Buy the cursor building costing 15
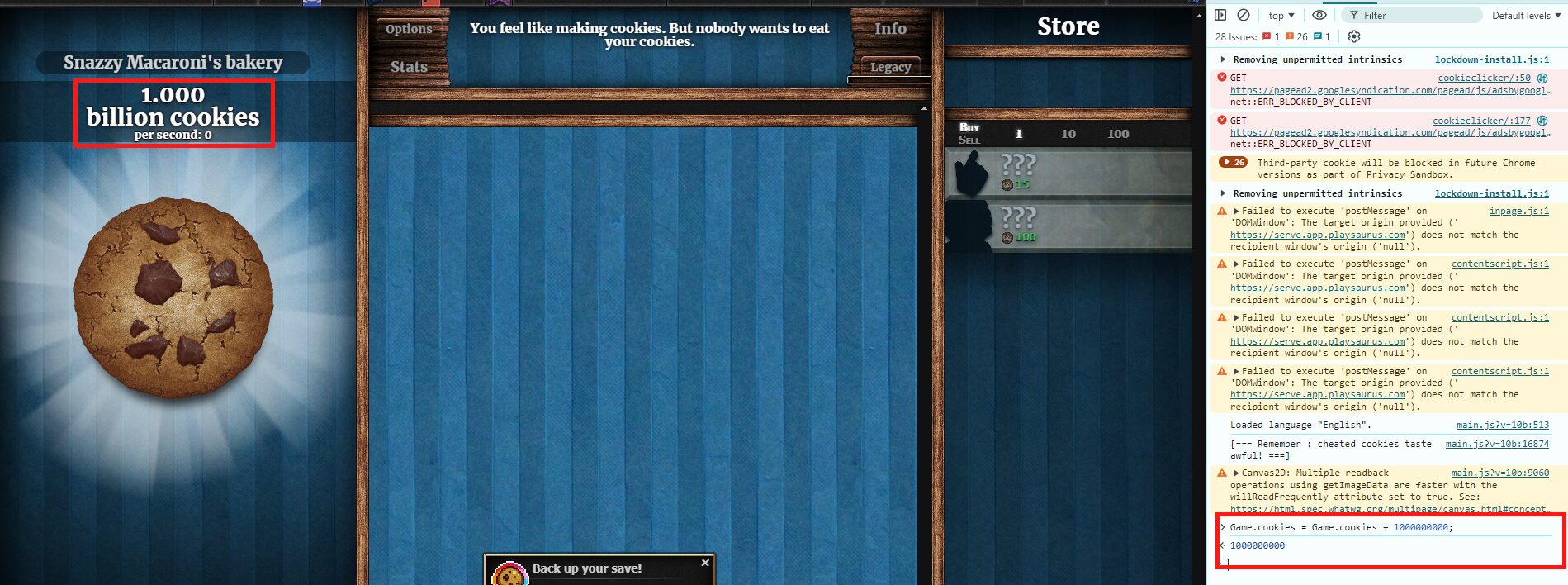1568x585 pixels. click(x=1068, y=173)
